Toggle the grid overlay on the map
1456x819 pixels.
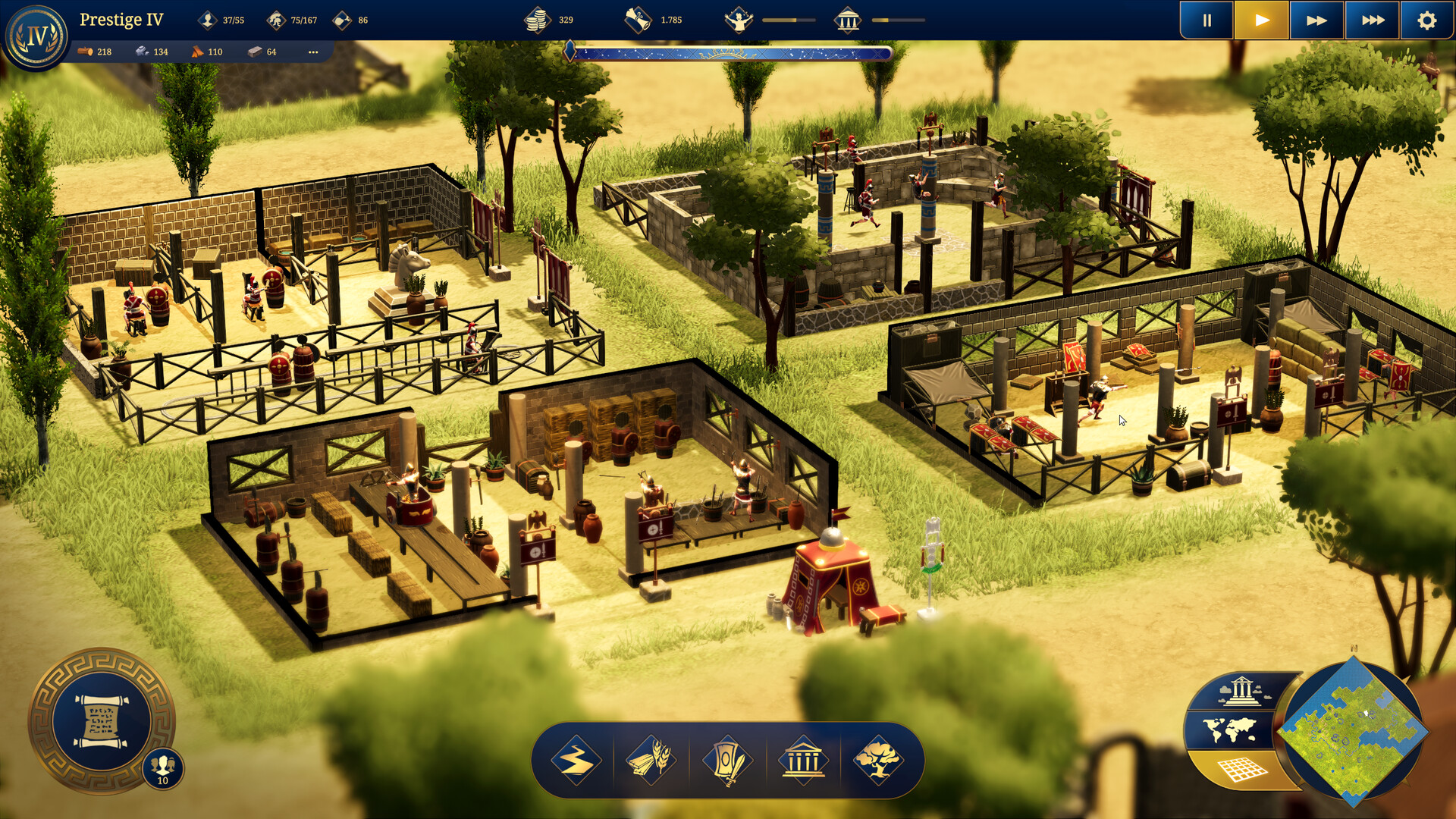1241,768
